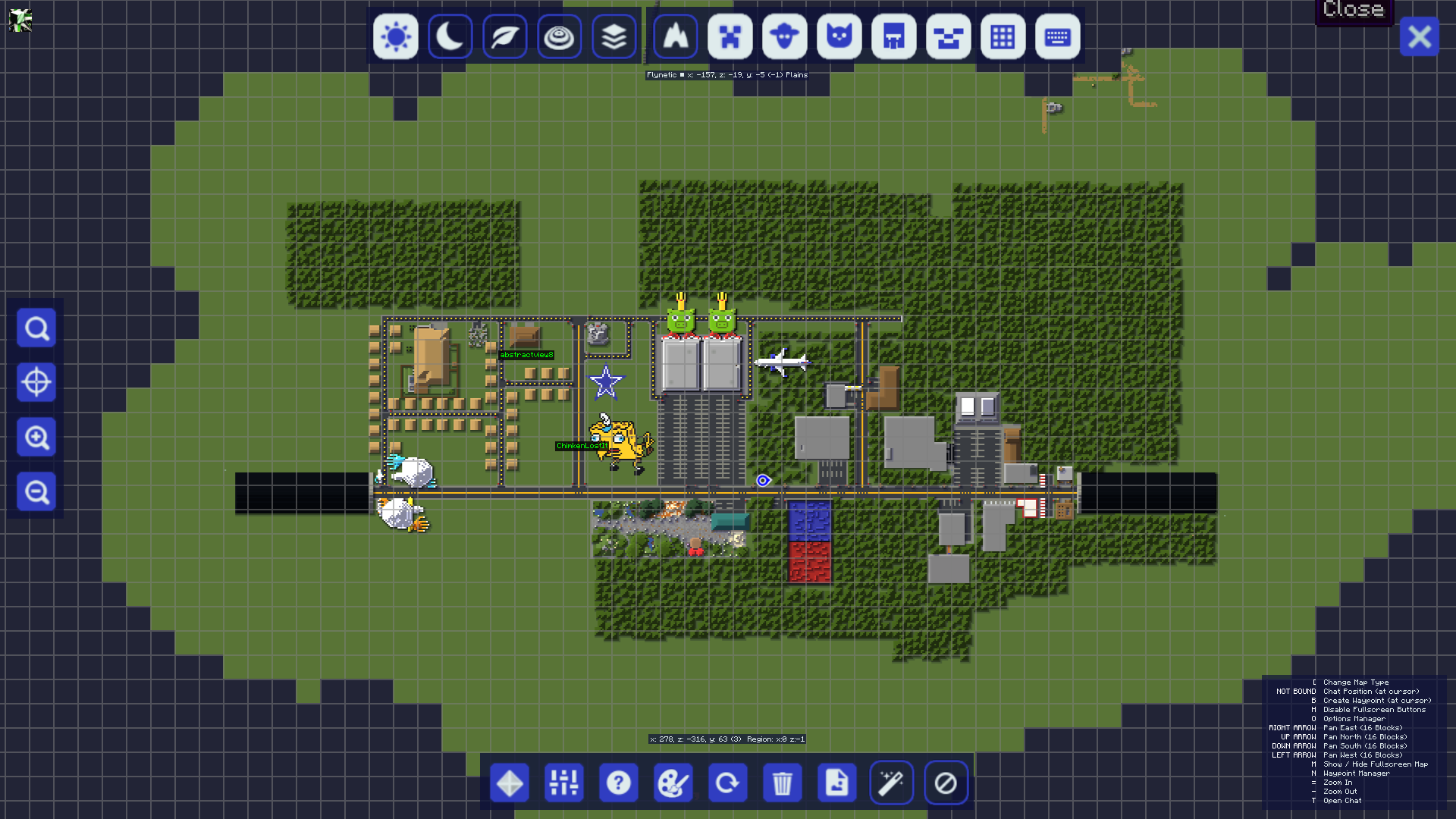Delete map data with trash icon
1456x819 pixels.
point(783,783)
